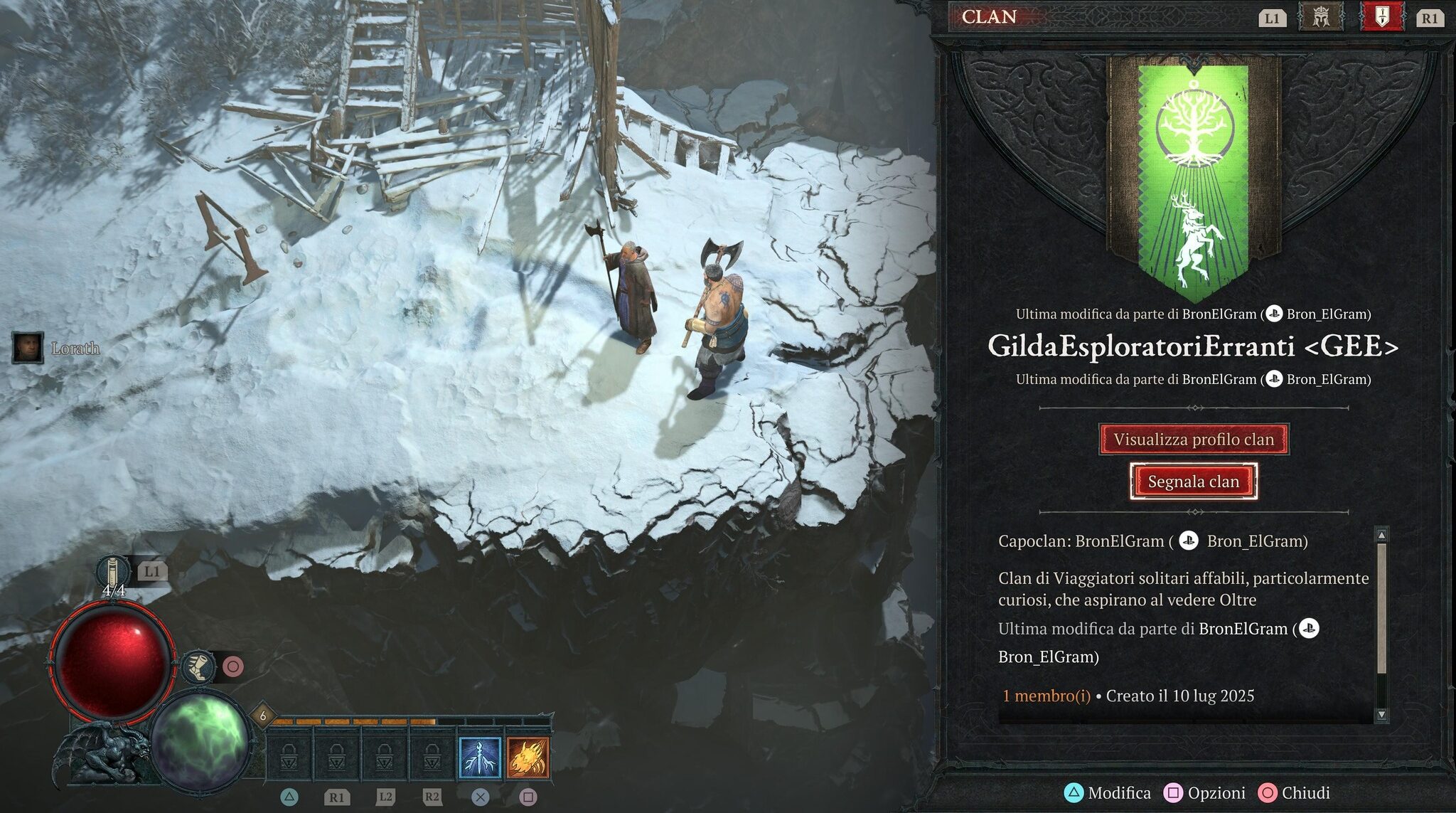Trigger the winged boot evade icon
Viewport: 1456px width, 813px height.
coord(200,666)
